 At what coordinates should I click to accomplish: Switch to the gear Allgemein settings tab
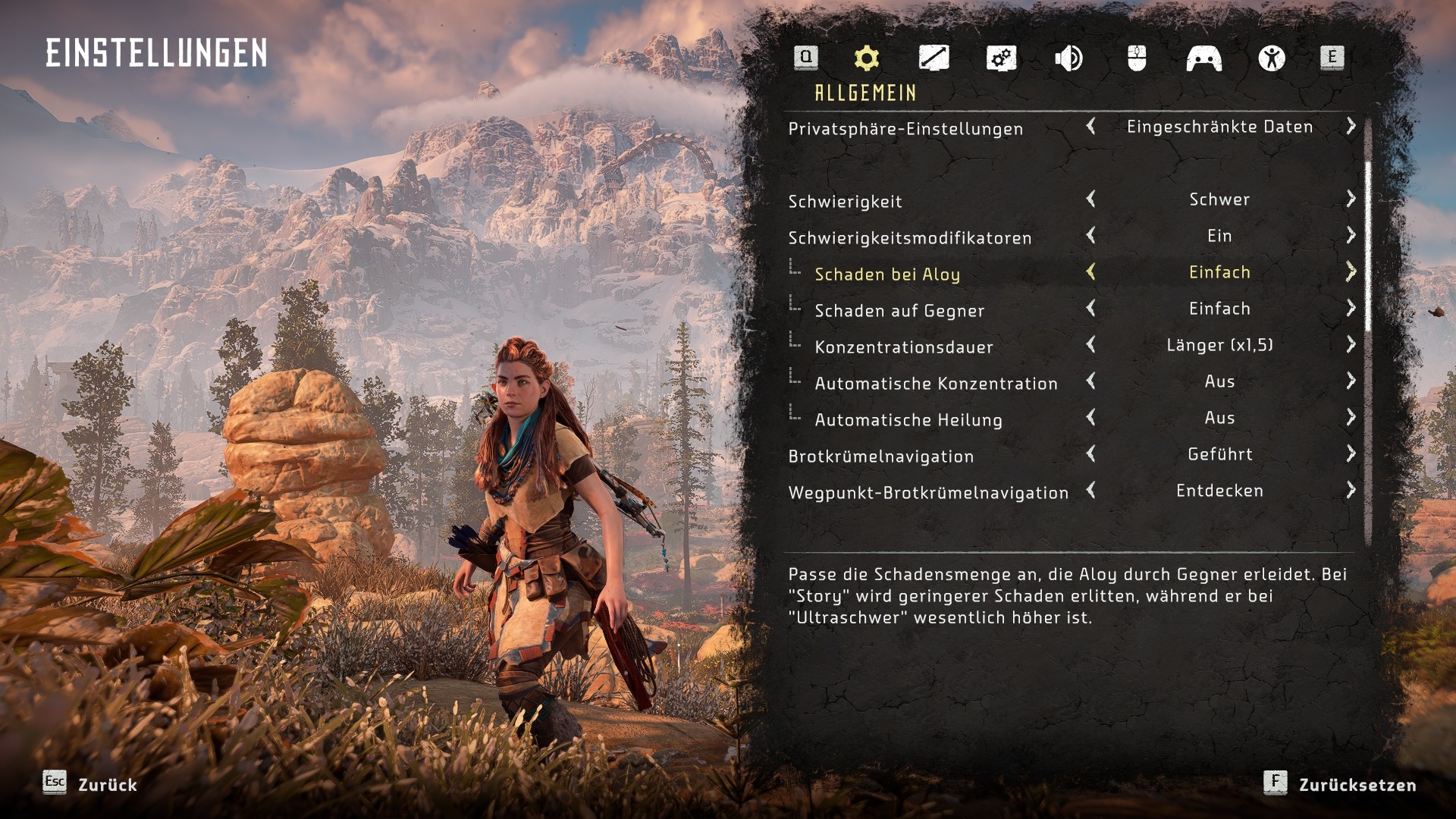pyautogui.click(x=866, y=58)
